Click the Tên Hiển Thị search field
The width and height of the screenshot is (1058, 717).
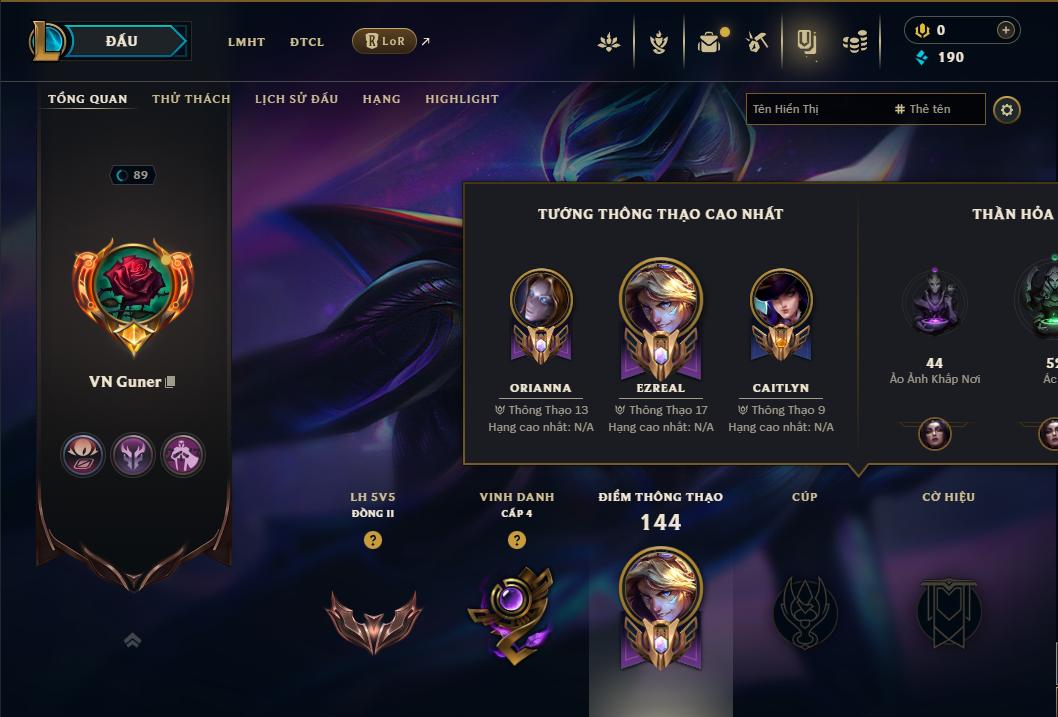coord(815,109)
